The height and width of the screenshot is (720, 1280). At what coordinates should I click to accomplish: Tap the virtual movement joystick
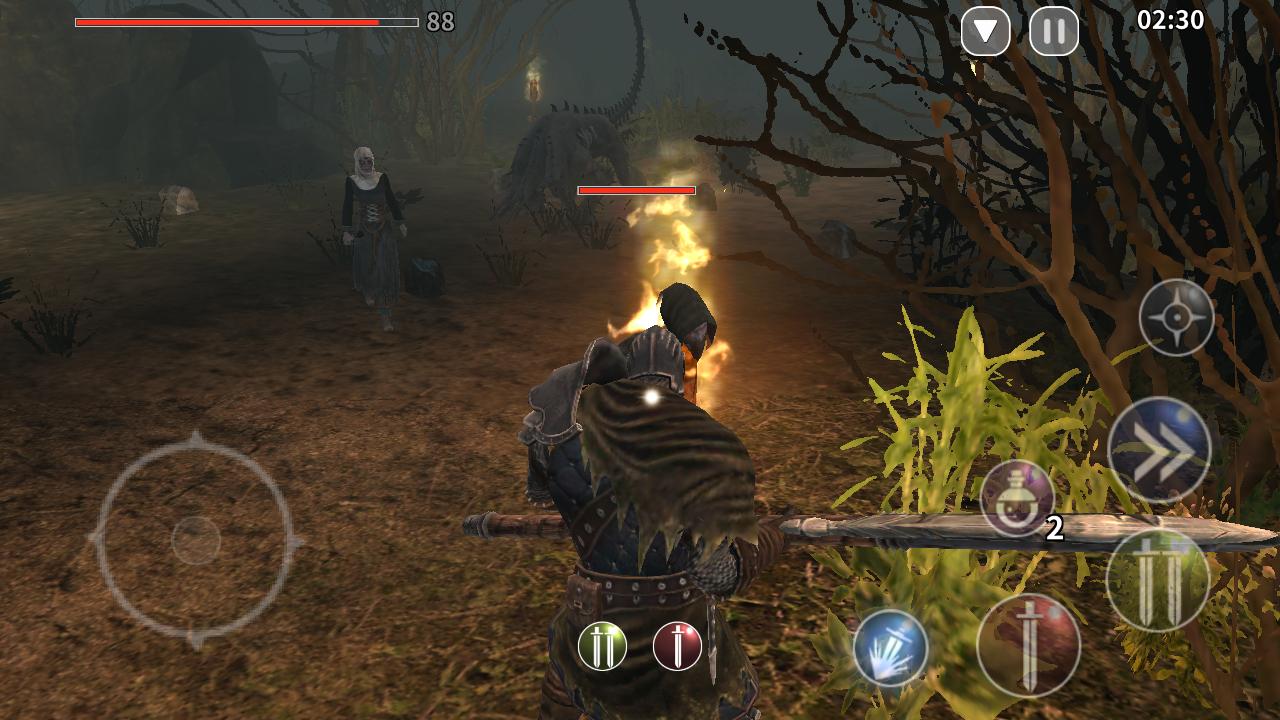[x=196, y=540]
